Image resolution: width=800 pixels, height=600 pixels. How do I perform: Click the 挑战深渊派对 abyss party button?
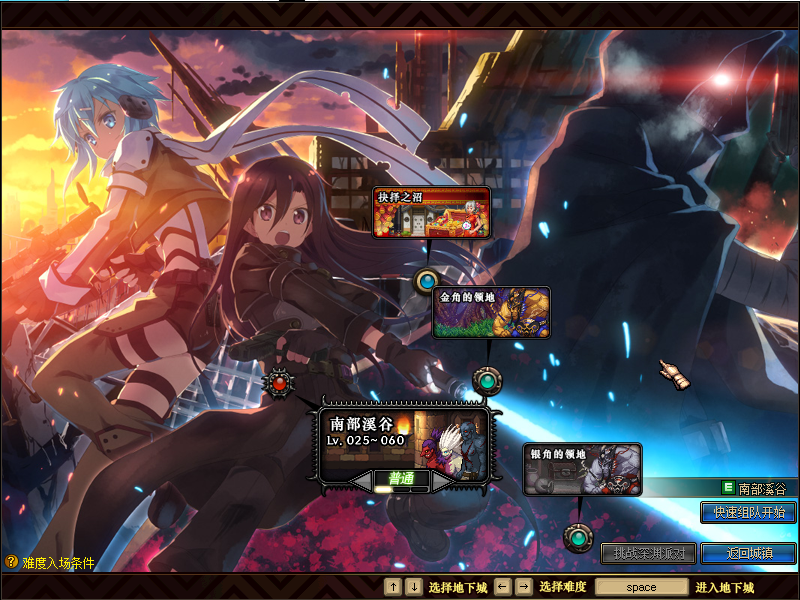pos(648,553)
